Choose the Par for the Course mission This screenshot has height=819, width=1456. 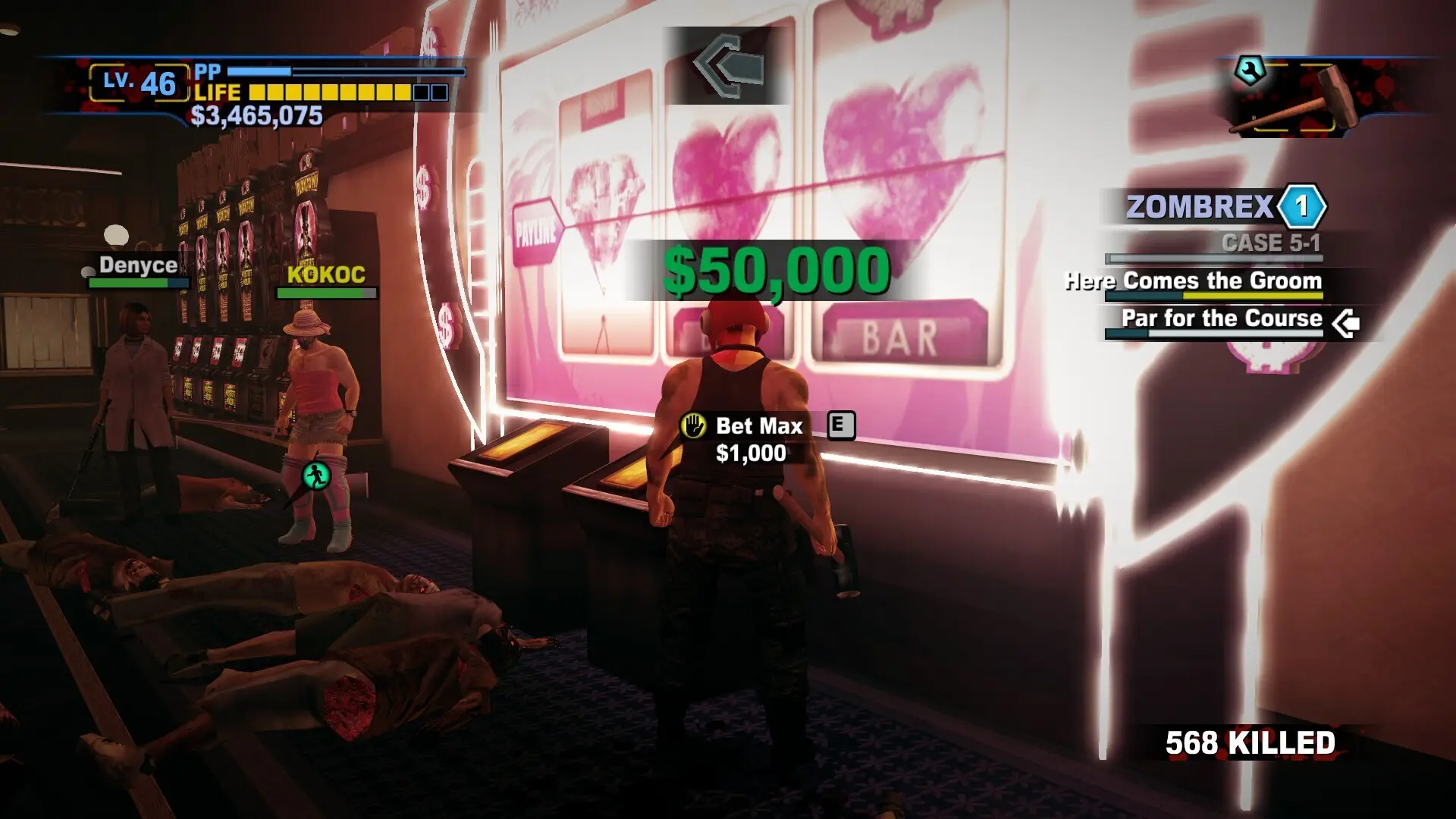(x=1221, y=318)
